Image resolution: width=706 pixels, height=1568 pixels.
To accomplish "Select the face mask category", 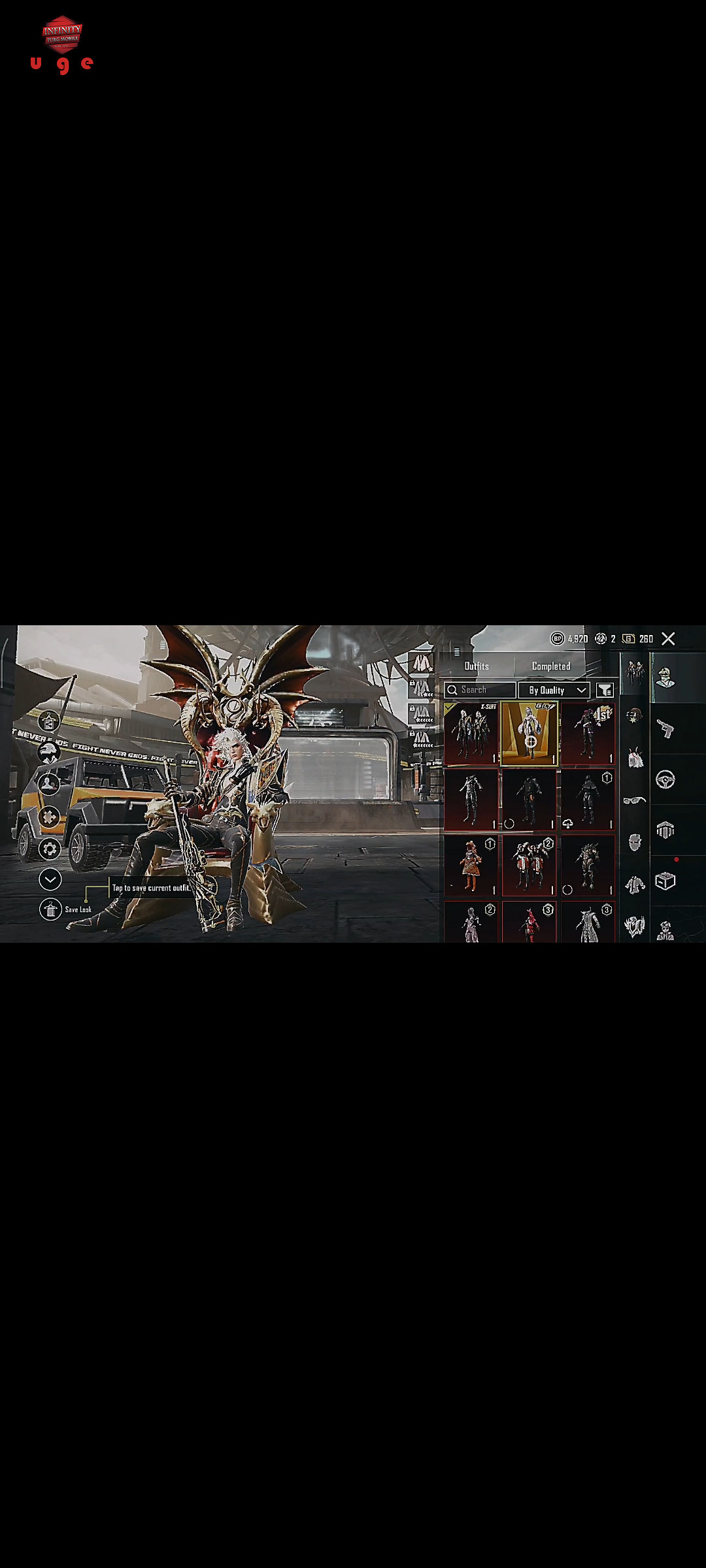I will point(635,842).
